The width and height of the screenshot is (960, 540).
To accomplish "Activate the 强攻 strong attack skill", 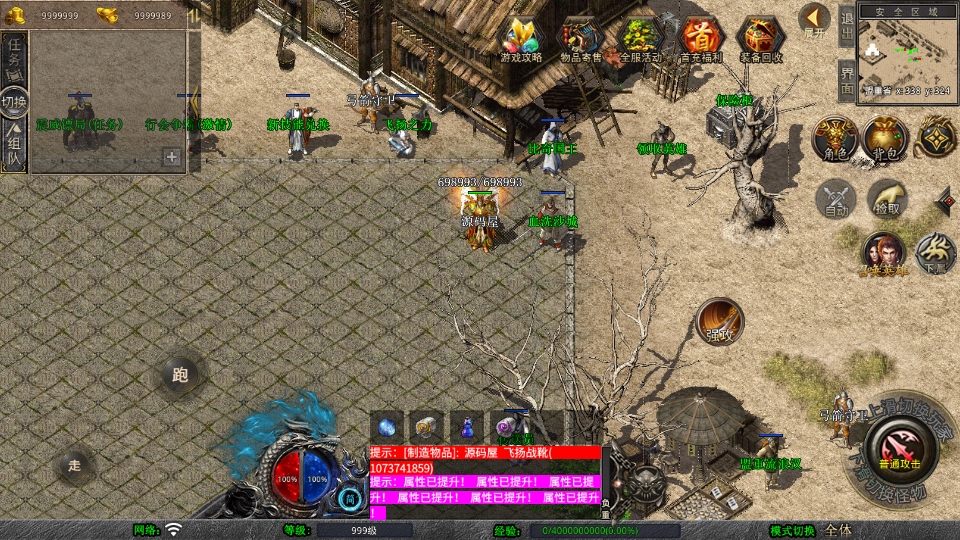I will pyautogui.click(x=720, y=321).
